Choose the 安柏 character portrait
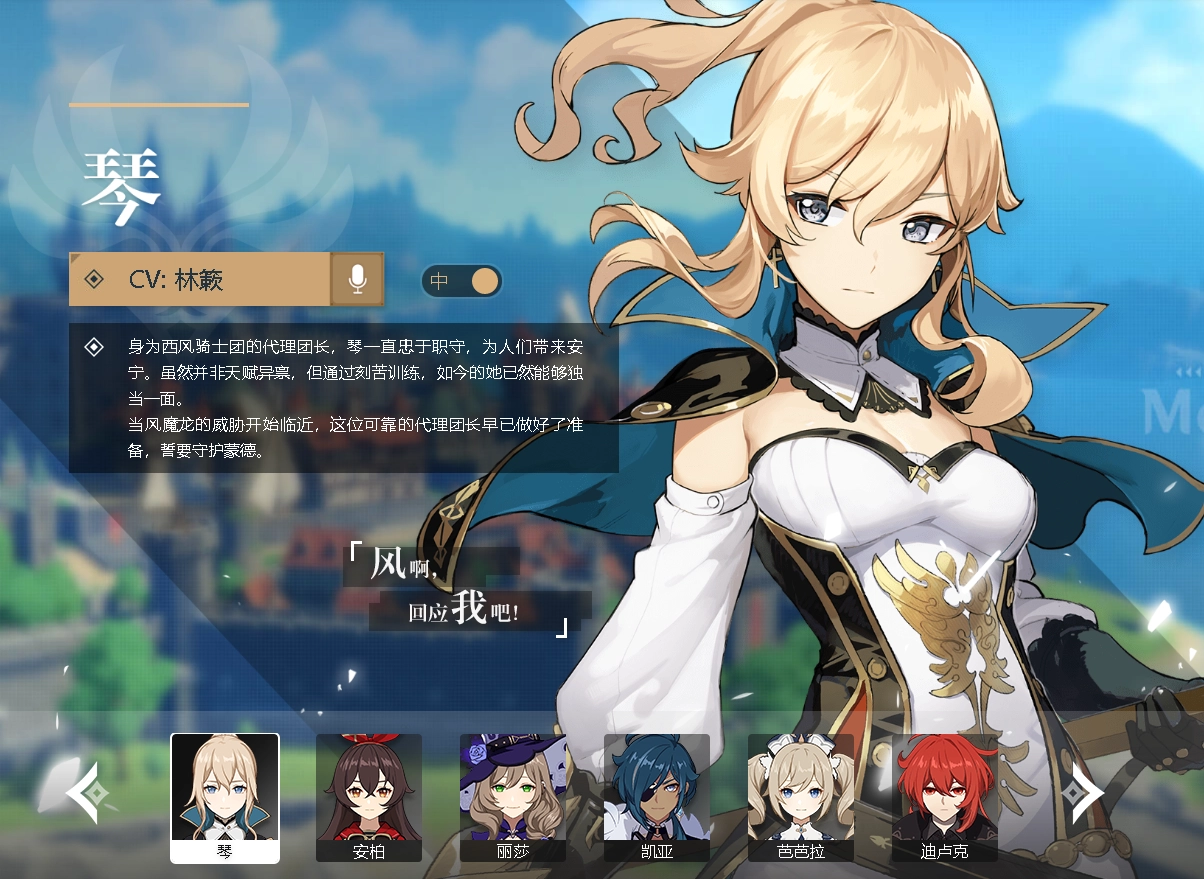The width and height of the screenshot is (1204, 879). point(369,796)
